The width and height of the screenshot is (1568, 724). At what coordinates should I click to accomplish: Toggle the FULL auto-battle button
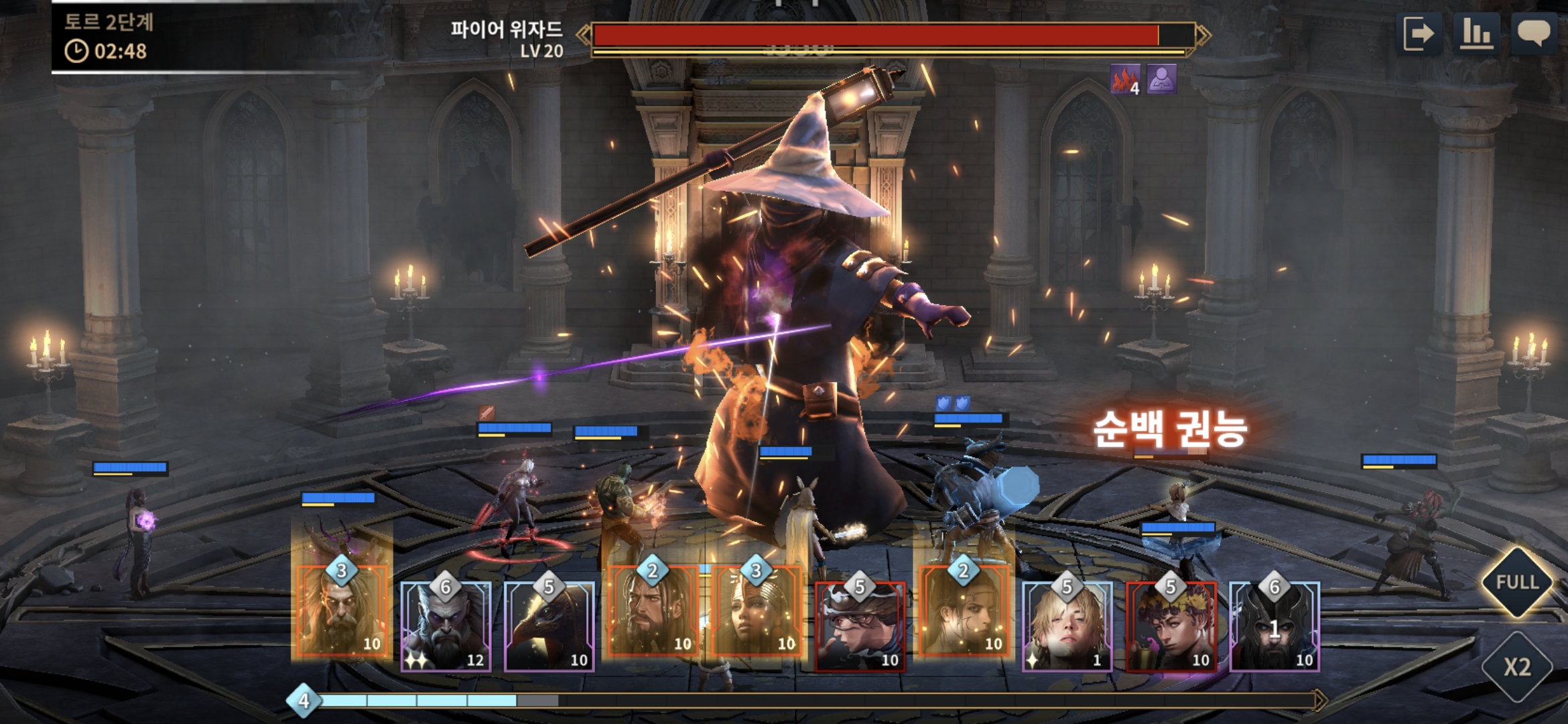1516,582
